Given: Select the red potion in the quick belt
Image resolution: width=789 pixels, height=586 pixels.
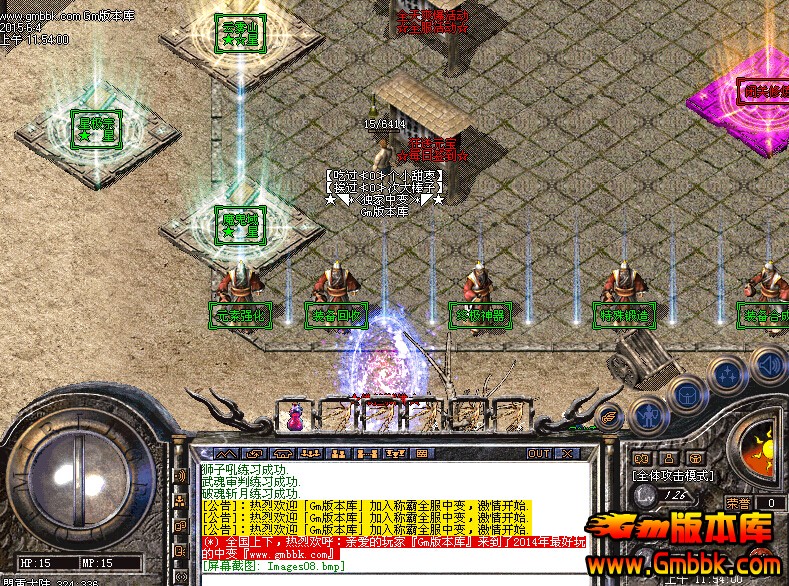Looking at the screenshot, I should click(297, 414).
